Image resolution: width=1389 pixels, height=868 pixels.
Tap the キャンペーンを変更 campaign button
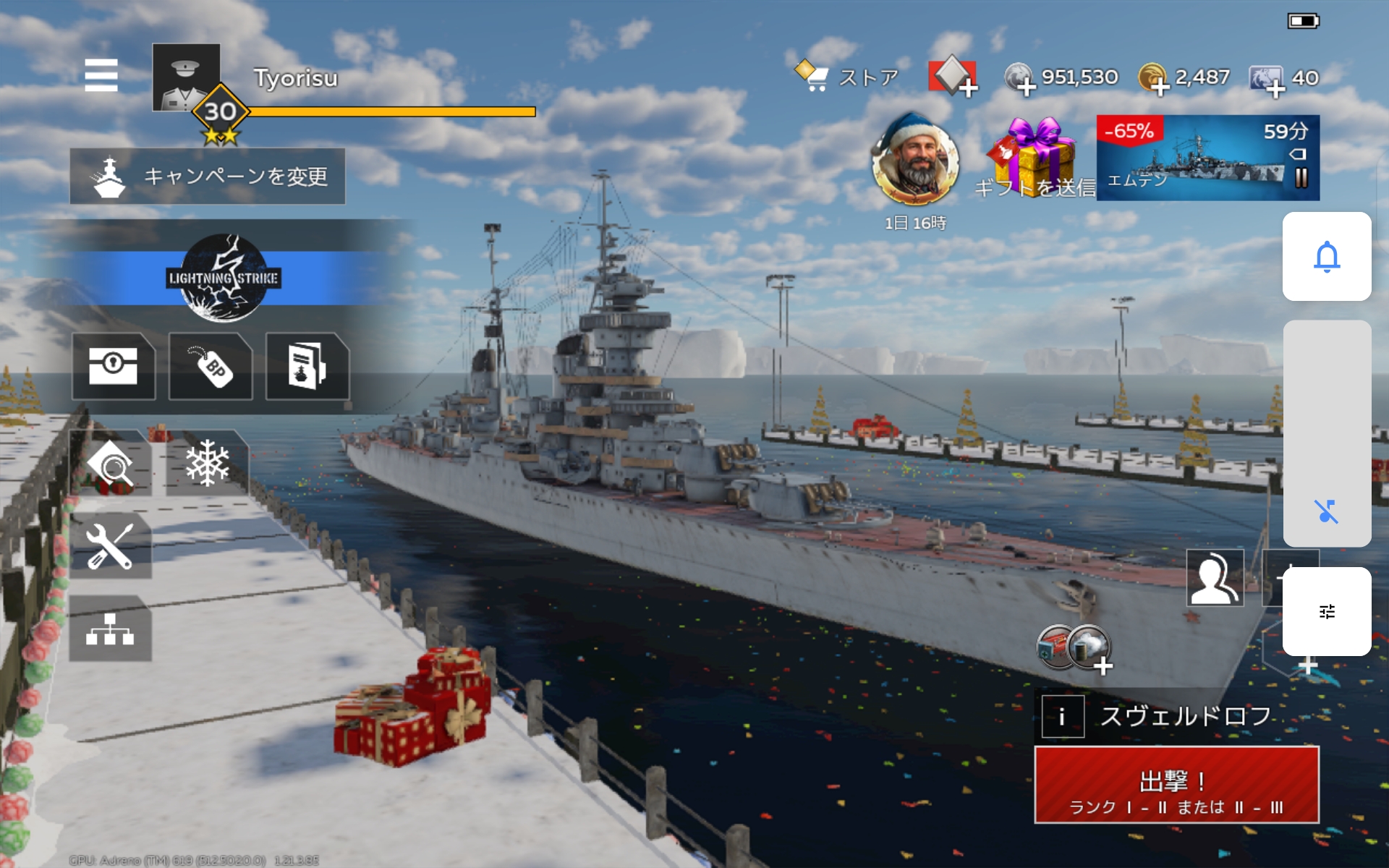208,176
